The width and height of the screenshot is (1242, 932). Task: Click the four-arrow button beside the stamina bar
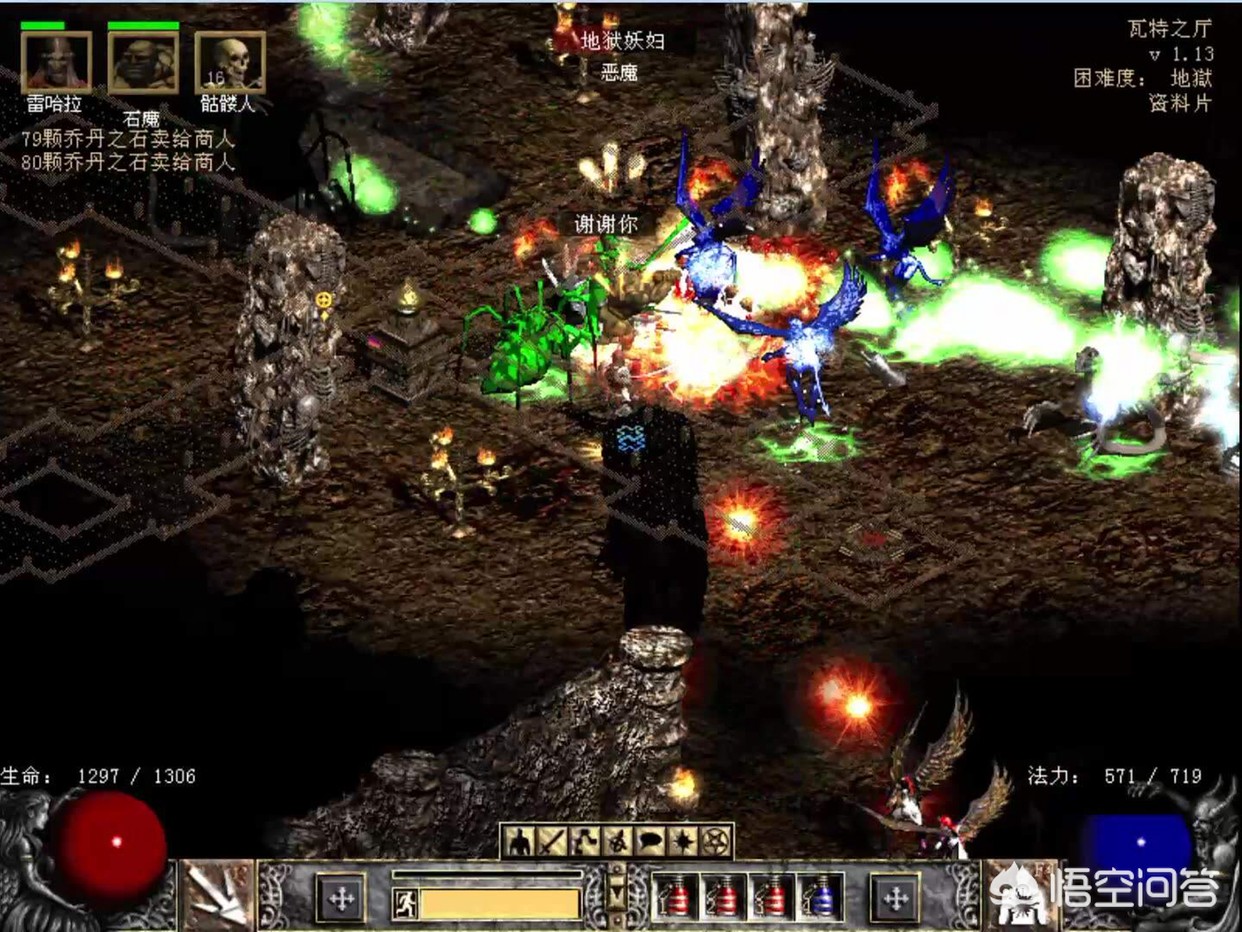(x=341, y=897)
